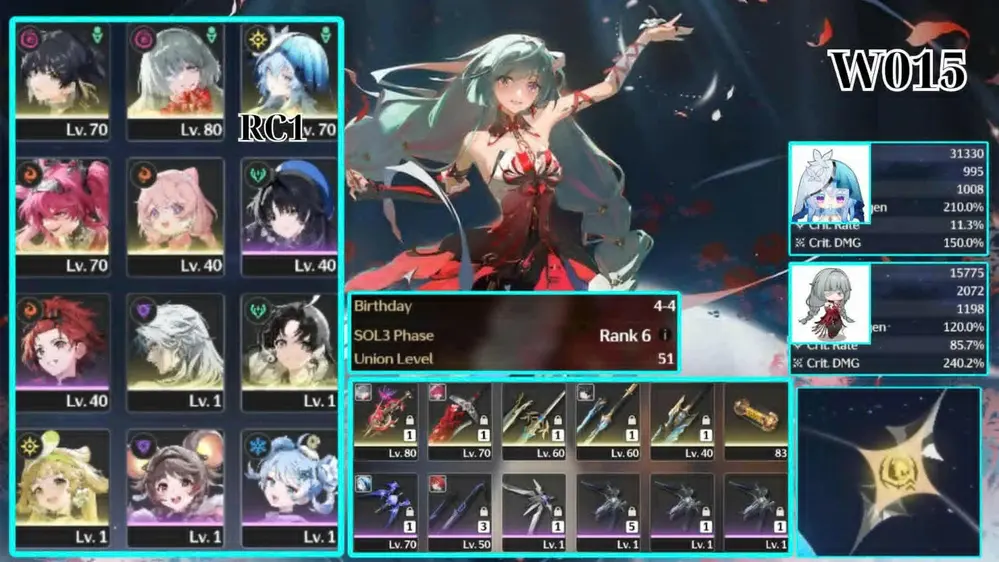Select the black-haired Lv. 70 character portrait
Image resolution: width=999 pixels, height=562 pixels.
pos(63,81)
